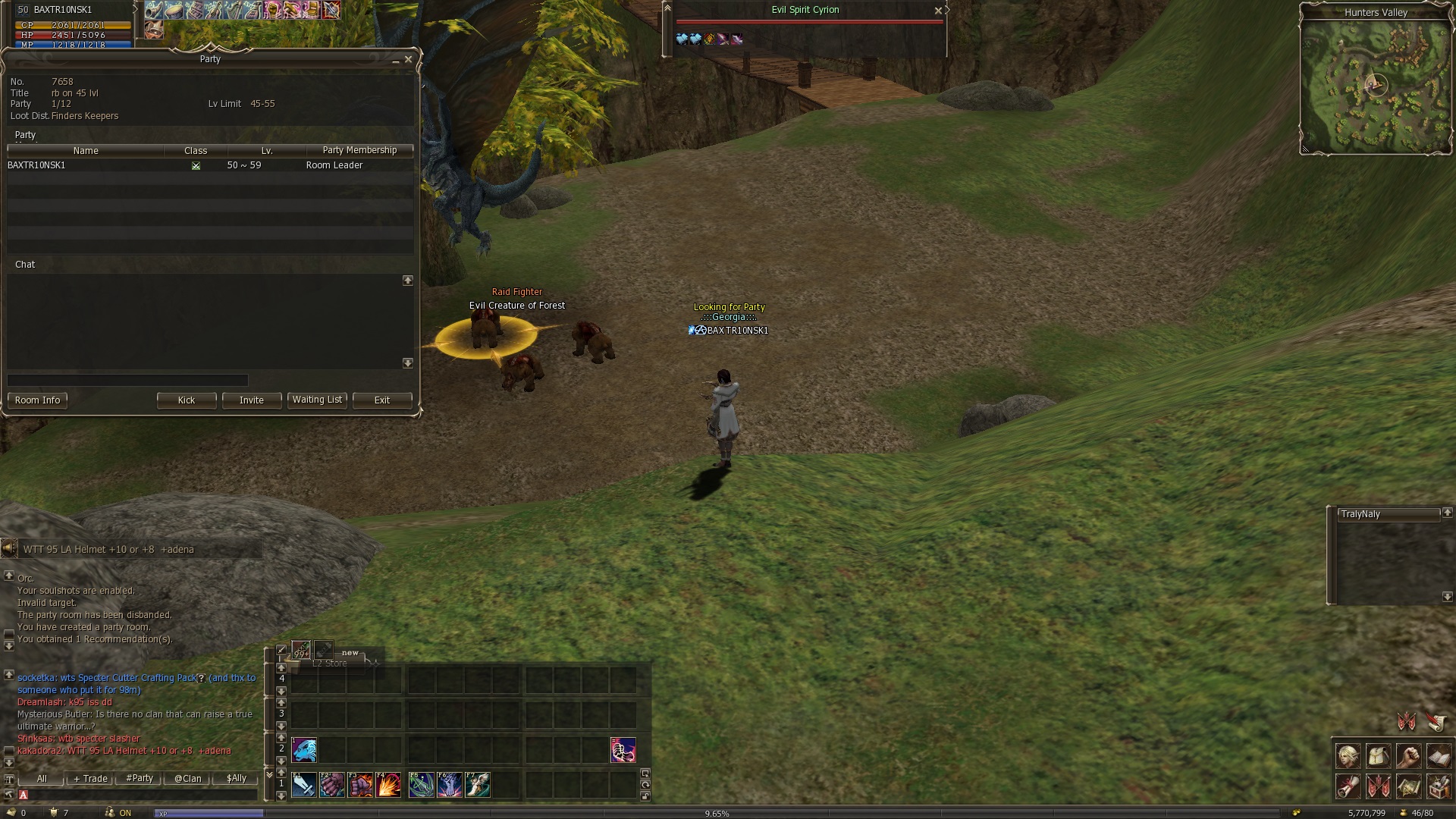Viewport: 1456px width, 819px height.
Task: Switch to the $Ally chat tab
Action: coord(237,779)
